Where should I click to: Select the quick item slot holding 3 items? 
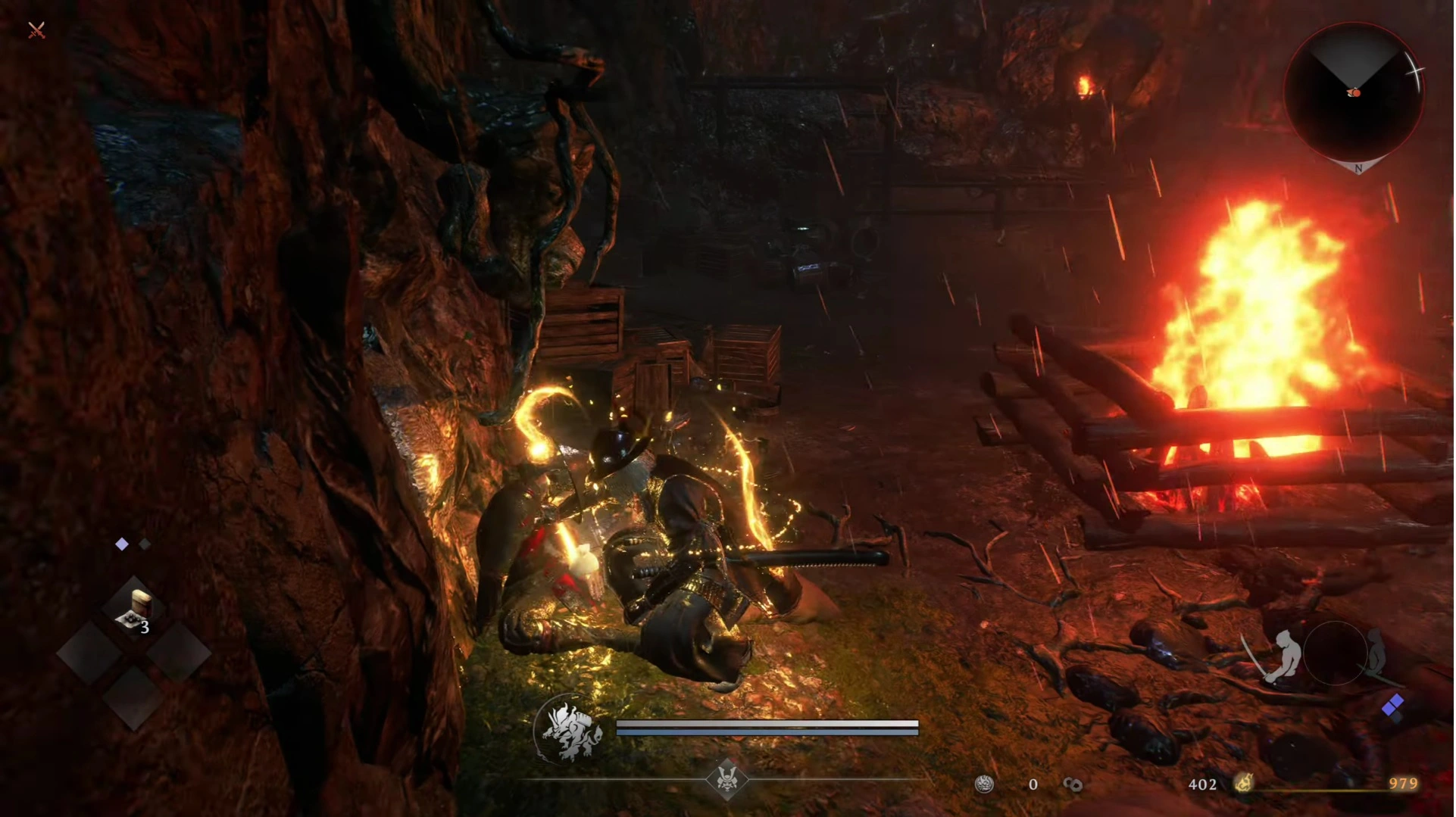[x=135, y=610]
